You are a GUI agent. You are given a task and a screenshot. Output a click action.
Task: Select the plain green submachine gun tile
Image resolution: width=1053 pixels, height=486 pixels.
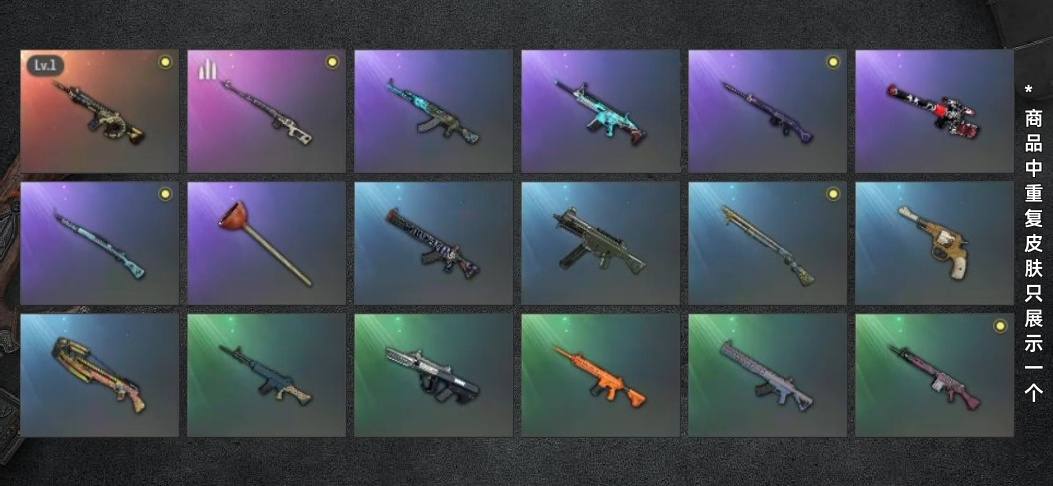600,243
